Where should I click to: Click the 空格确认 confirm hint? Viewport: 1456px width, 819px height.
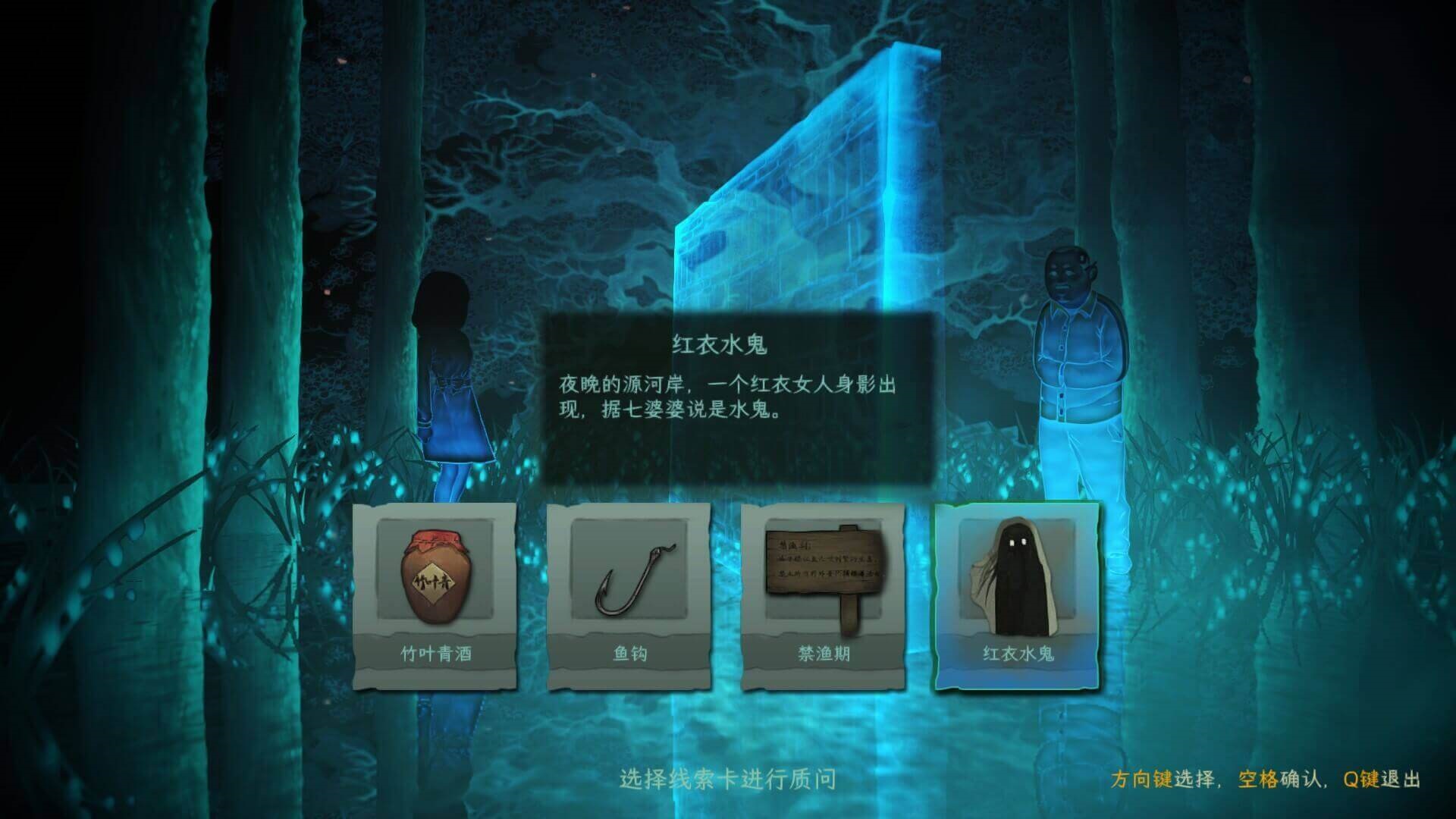click(x=1278, y=778)
